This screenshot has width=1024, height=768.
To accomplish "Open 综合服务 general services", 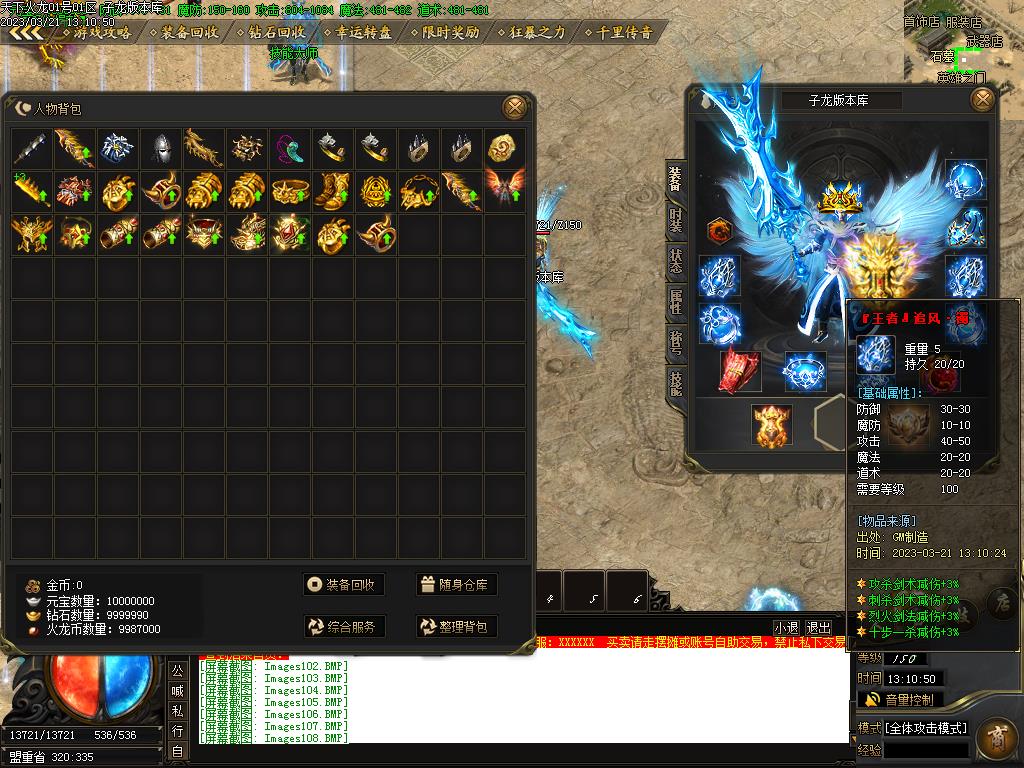I will [344, 627].
